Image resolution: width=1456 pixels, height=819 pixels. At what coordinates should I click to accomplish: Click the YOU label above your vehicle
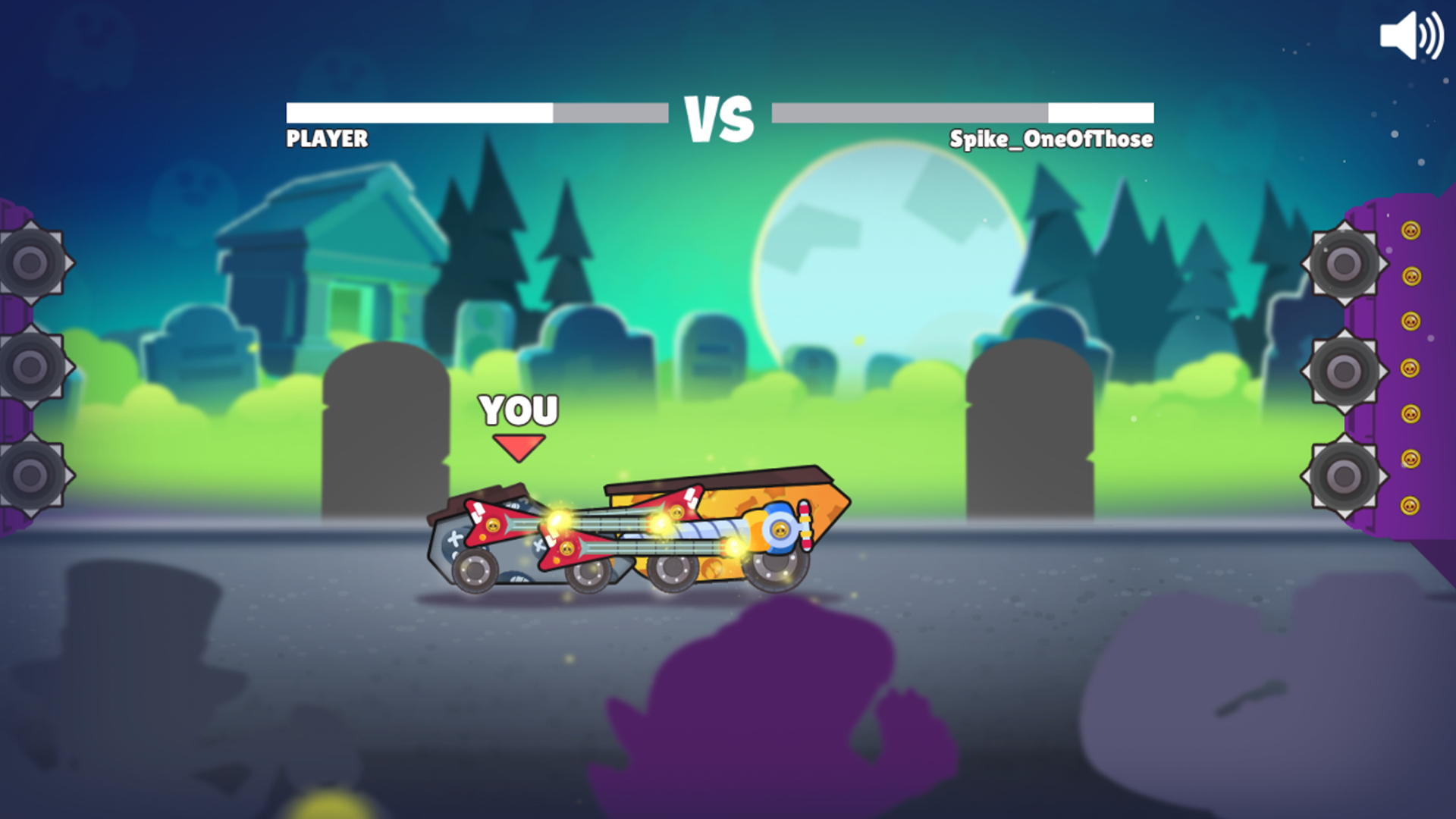(518, 409)
